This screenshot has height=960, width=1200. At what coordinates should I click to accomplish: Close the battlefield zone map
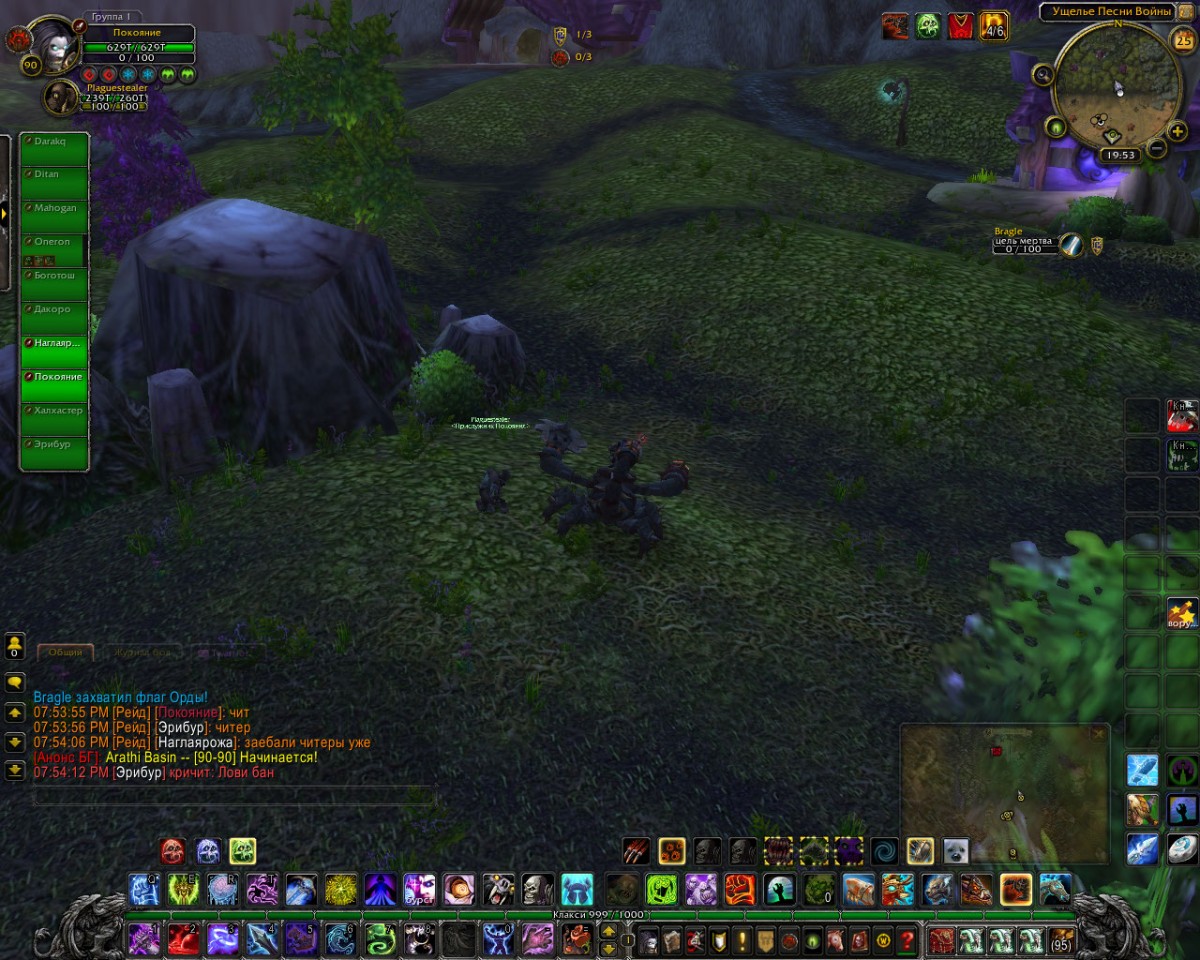point(1098,734)
